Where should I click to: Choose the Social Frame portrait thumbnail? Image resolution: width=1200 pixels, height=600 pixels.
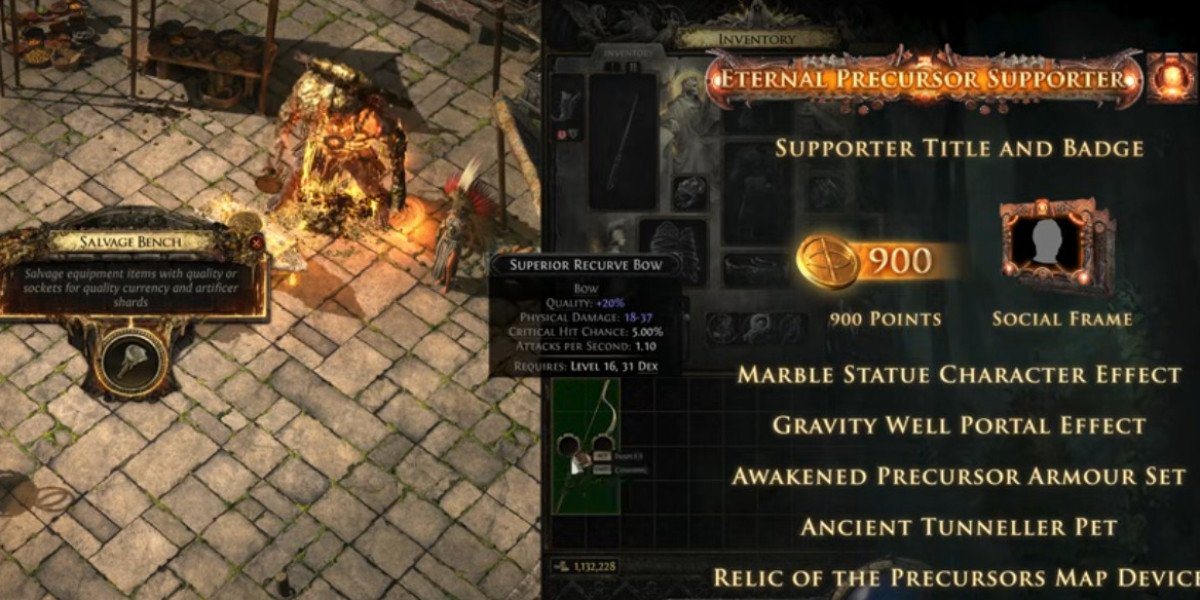[x=1057, y=244]
